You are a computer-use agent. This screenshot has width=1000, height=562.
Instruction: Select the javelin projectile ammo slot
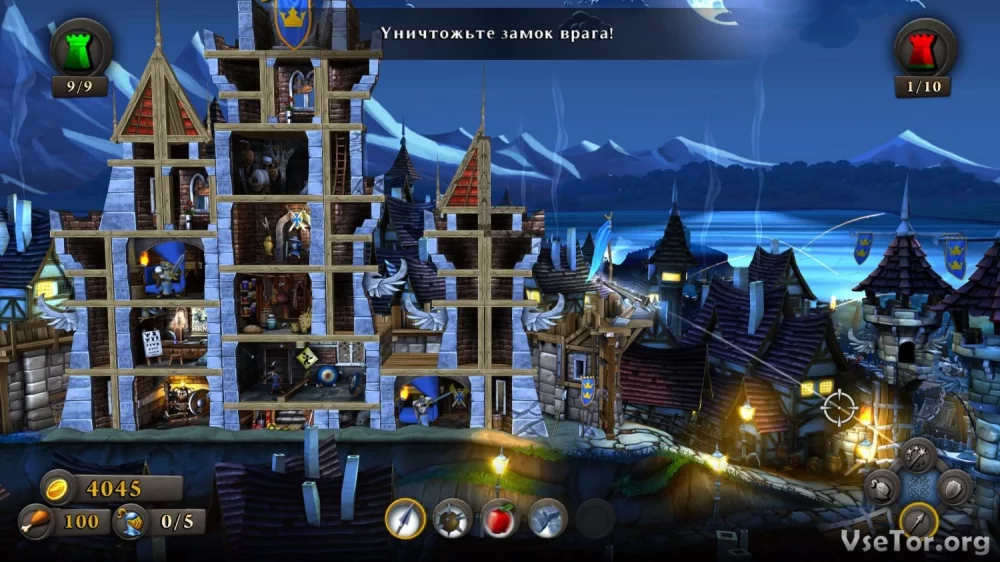click(x=406, y=518)
